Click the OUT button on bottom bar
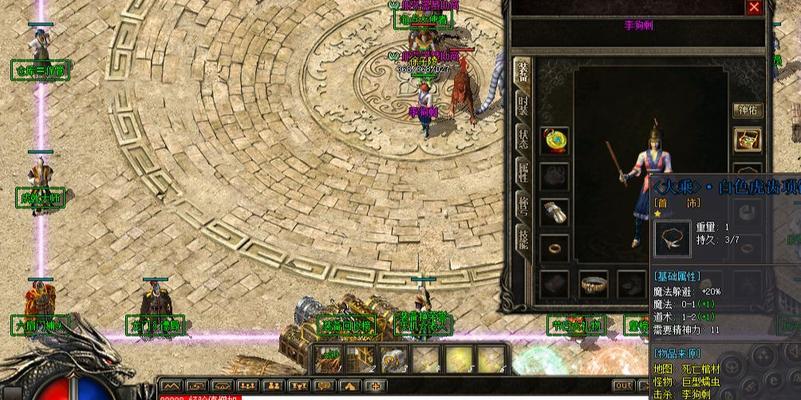This screenshot has height=400, width=801. 624,386
